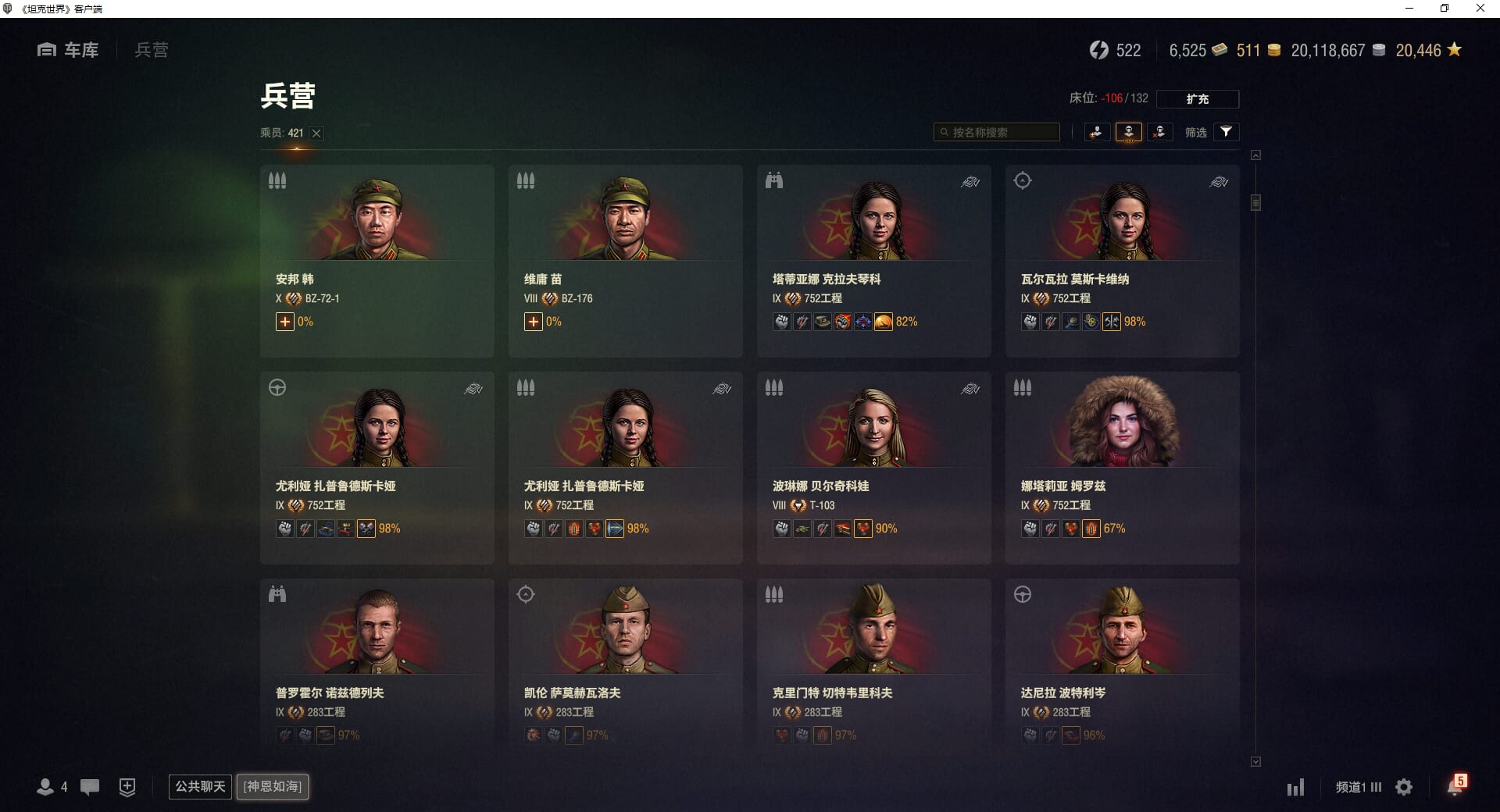Open the contacts list icon

coord(46,787)
